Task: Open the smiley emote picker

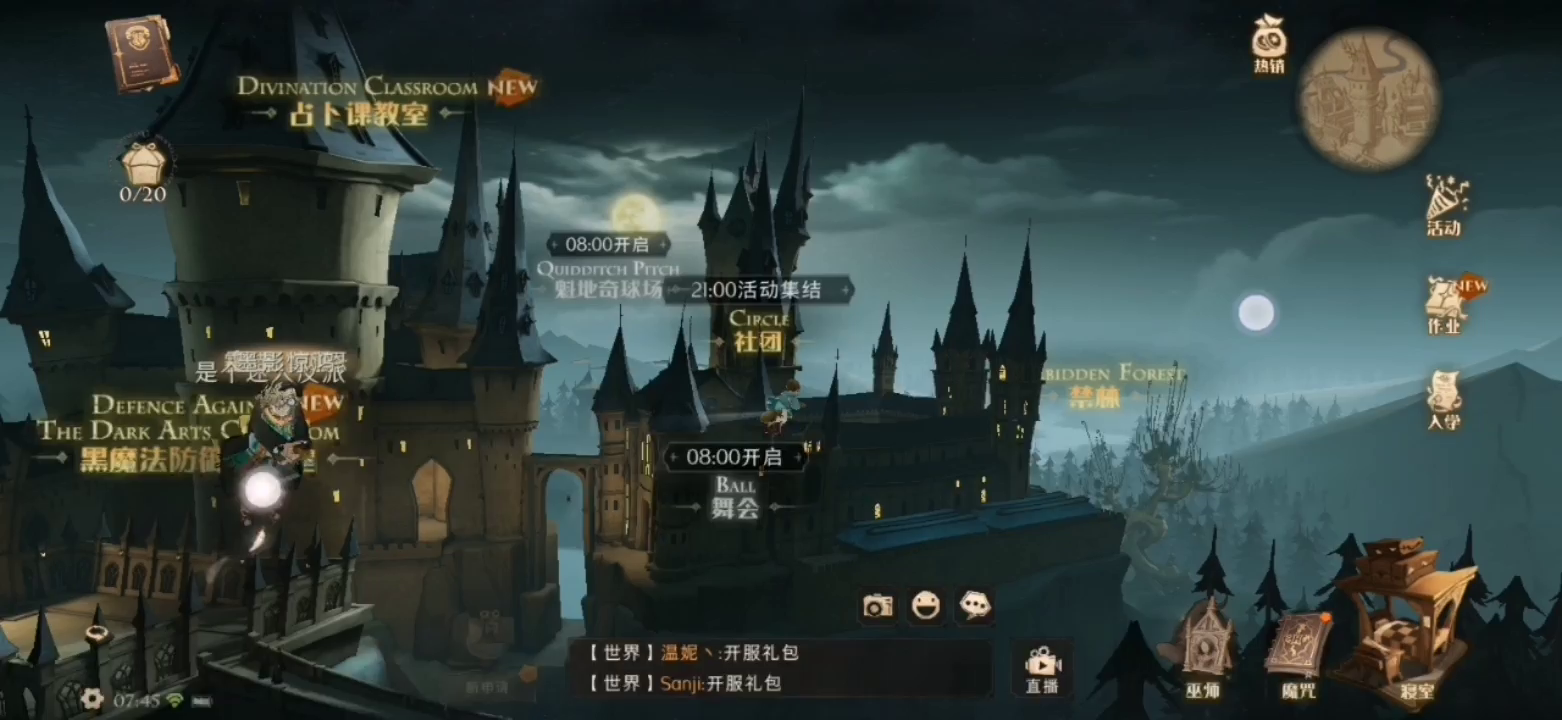Action: click(x=925, y=607)
